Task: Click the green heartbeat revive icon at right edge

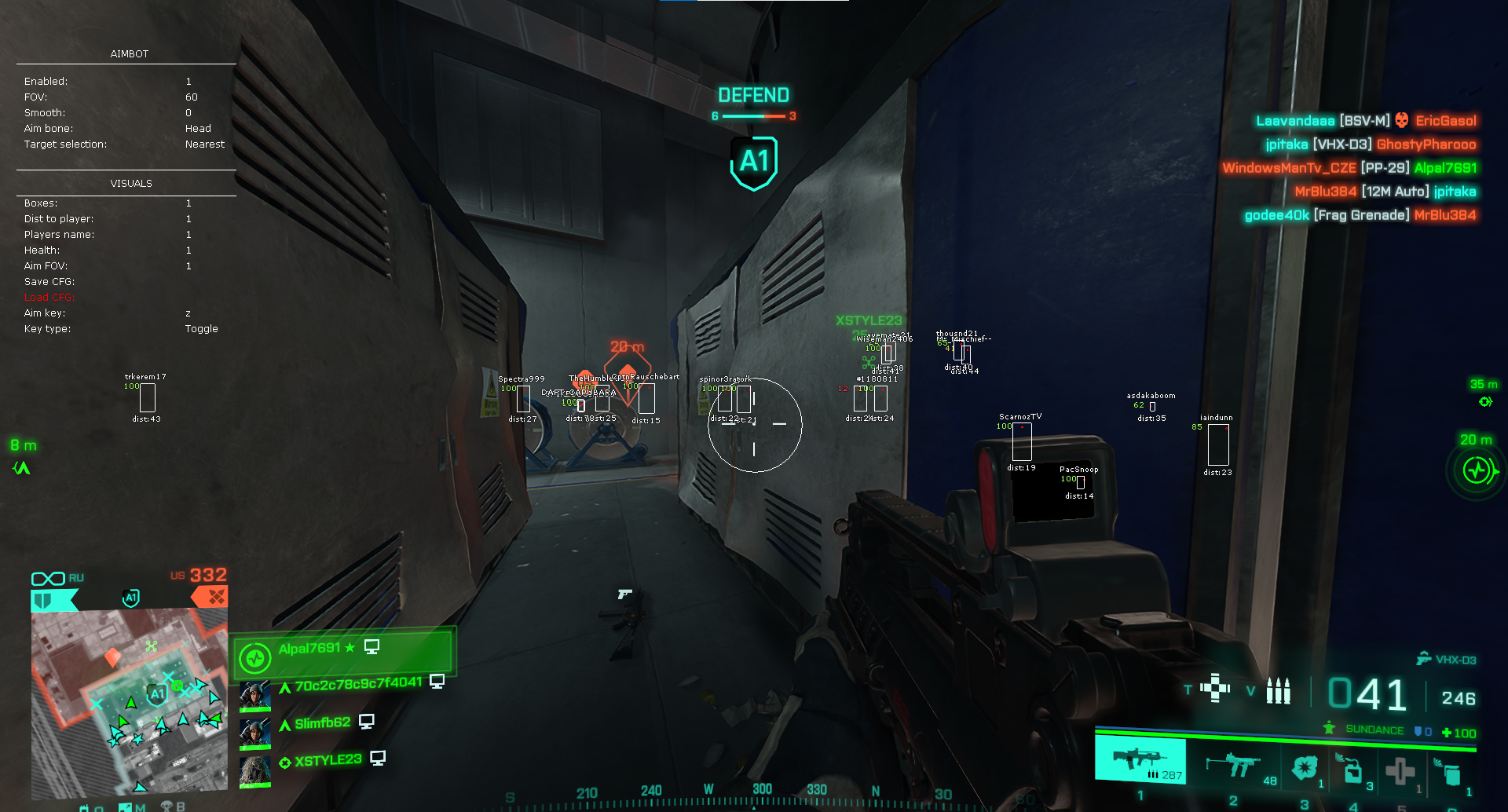Action: [1477, 471]
